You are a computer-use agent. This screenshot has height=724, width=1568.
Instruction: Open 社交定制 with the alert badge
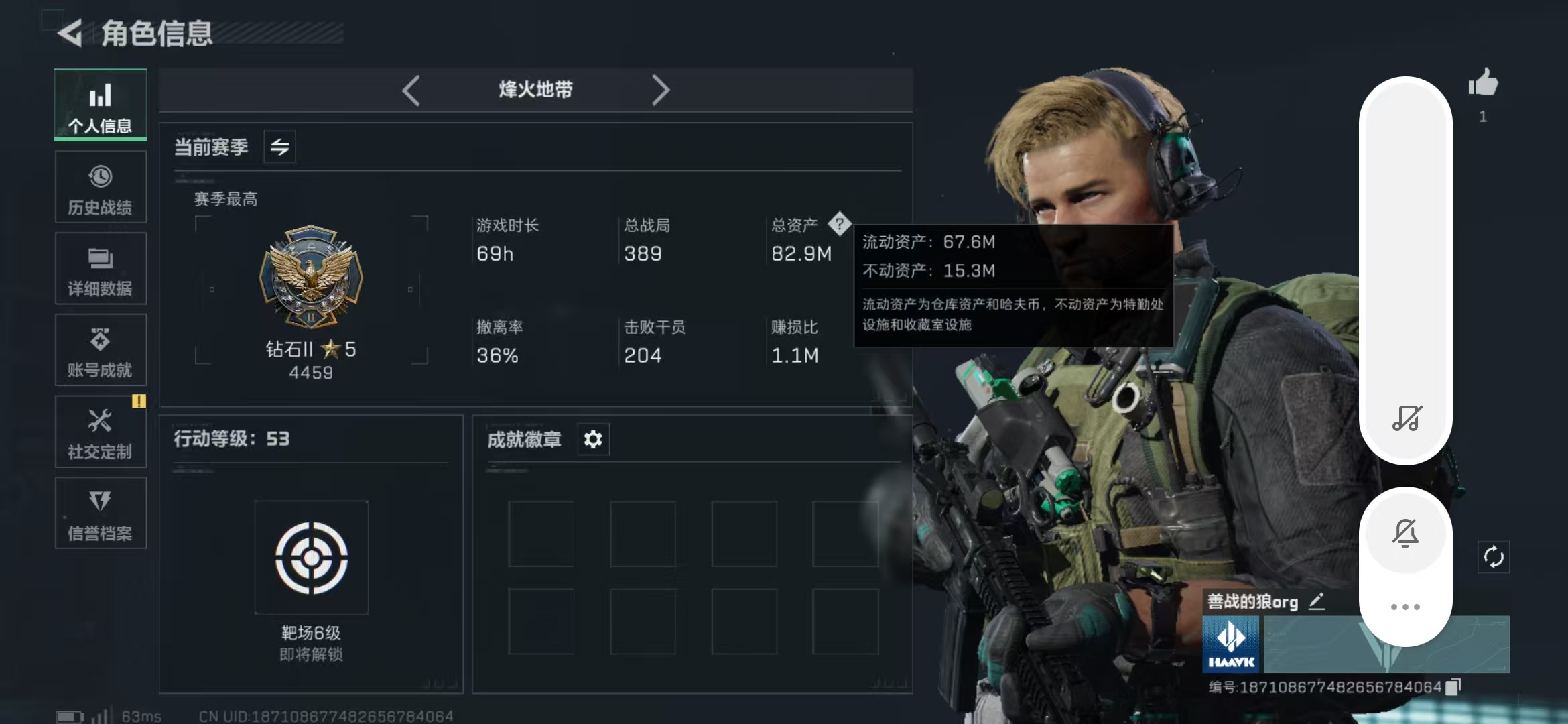101,432
